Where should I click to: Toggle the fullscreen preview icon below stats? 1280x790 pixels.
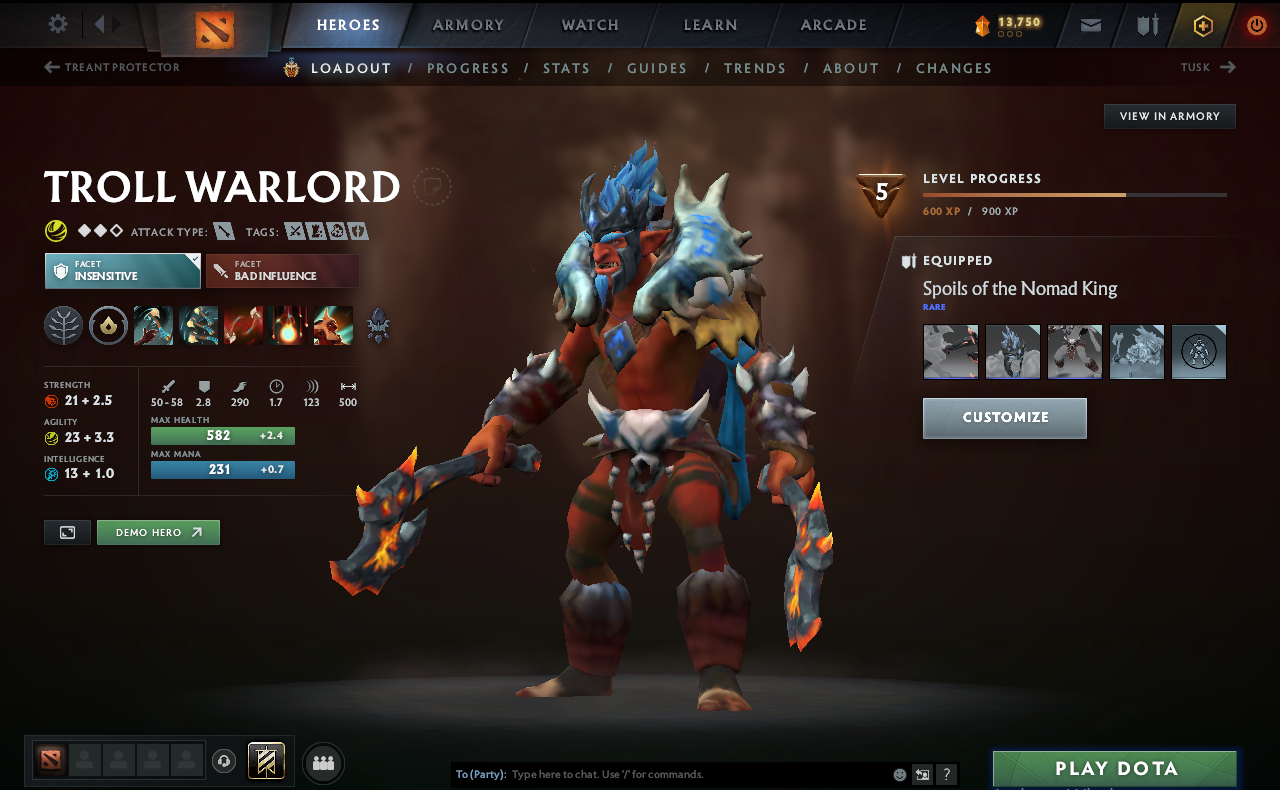[x=66, y=532]
